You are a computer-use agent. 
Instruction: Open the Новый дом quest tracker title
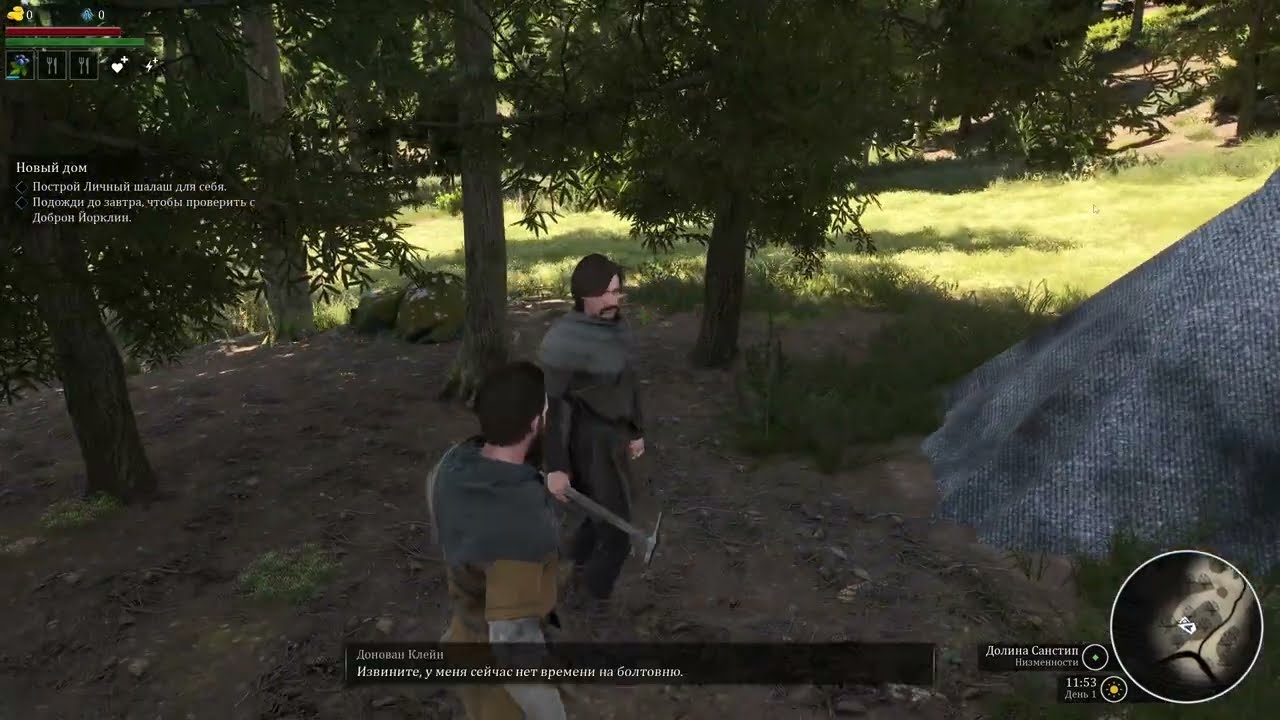pyautogui.click(x=51, y=168)
